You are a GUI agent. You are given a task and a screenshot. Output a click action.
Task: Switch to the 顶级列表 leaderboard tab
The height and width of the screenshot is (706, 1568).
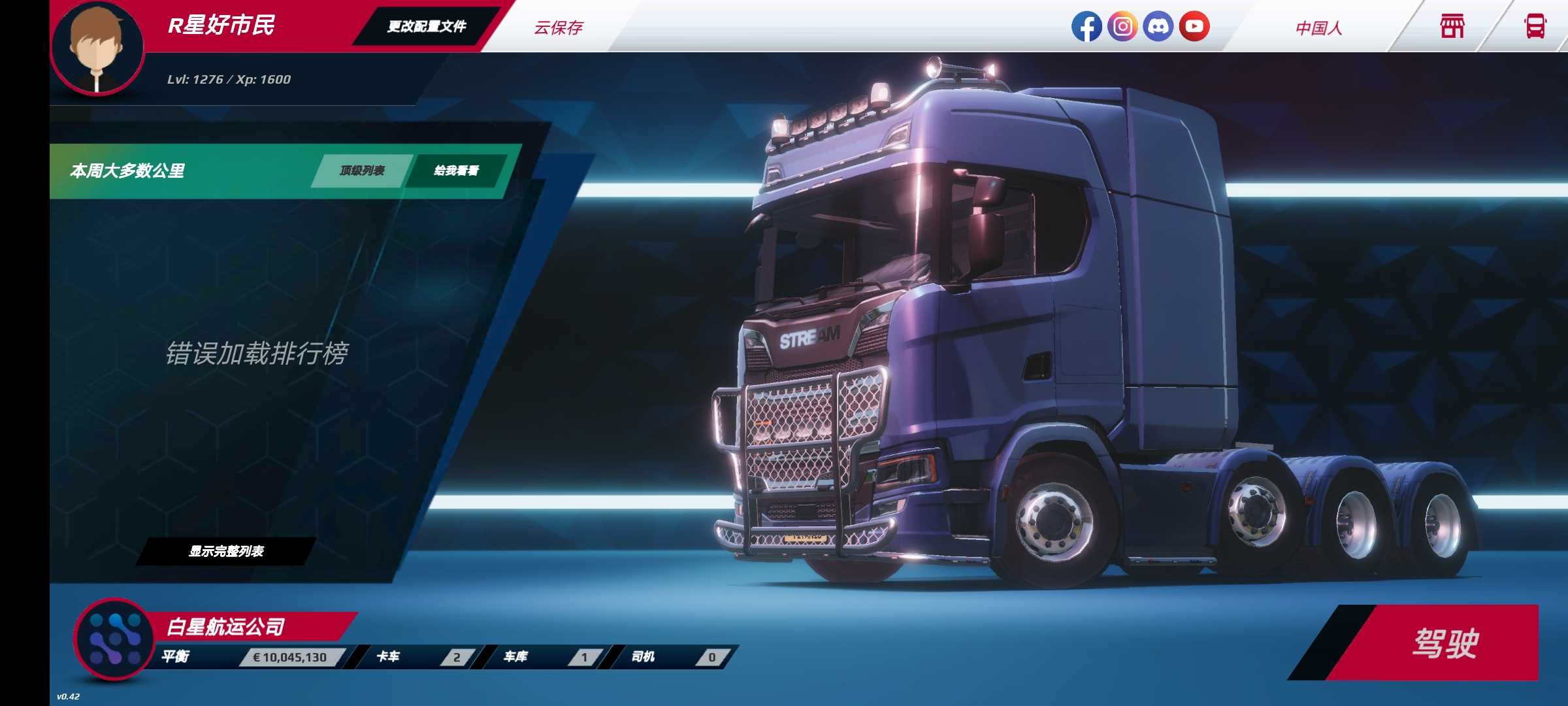362,171
